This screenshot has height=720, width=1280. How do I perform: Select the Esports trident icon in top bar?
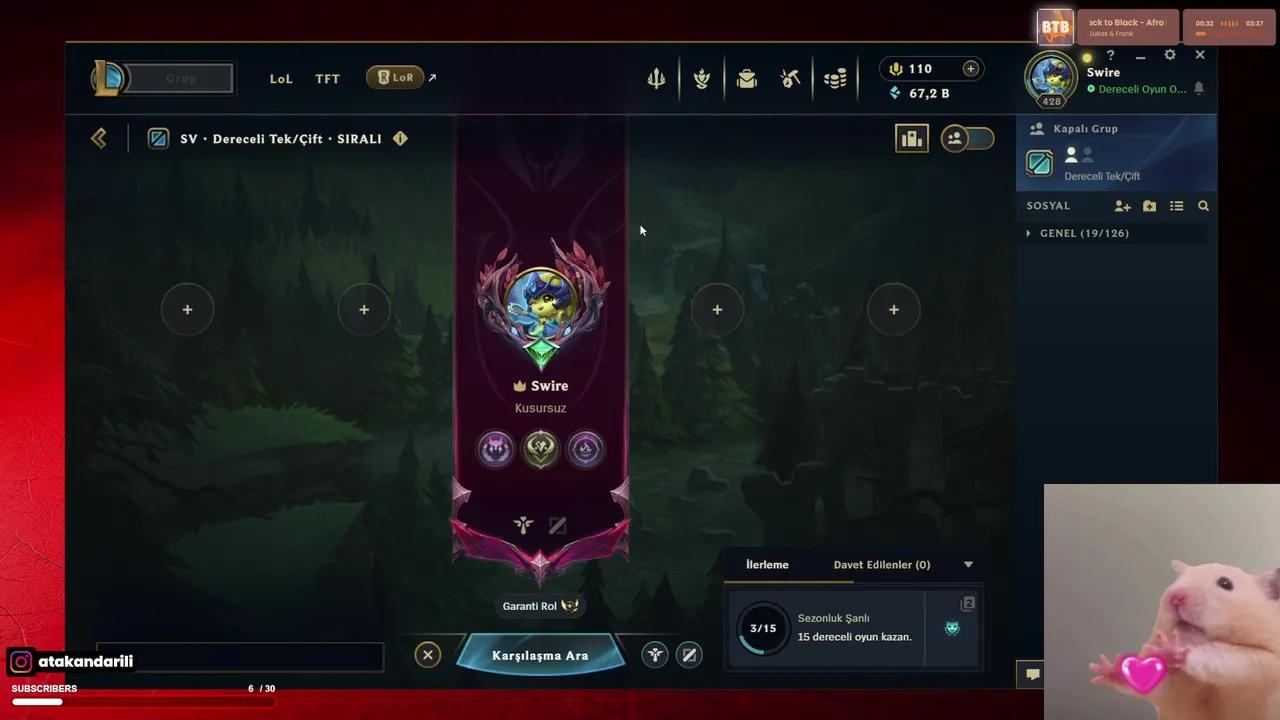656,78
